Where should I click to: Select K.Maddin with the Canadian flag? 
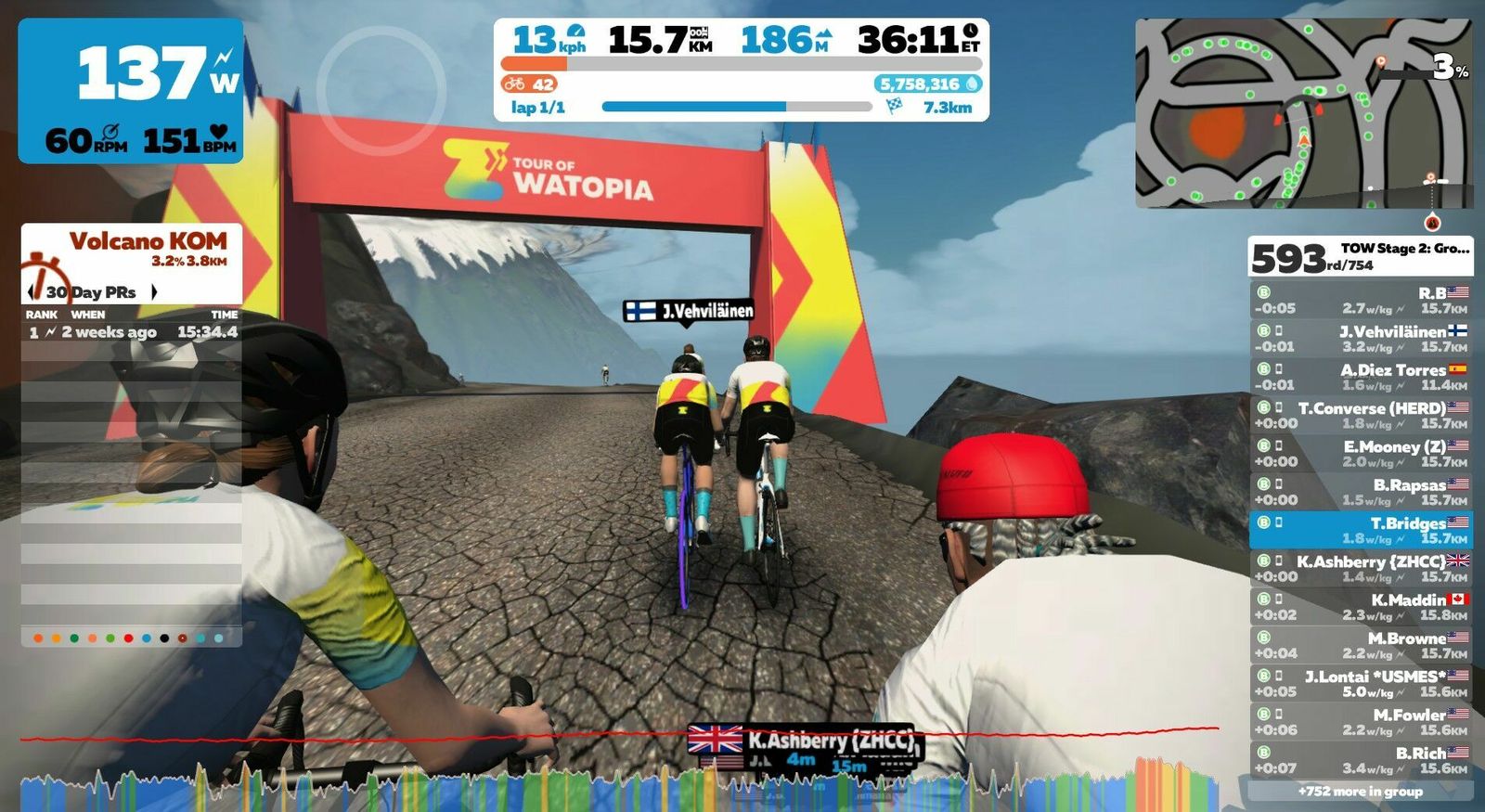(1361, 607)
